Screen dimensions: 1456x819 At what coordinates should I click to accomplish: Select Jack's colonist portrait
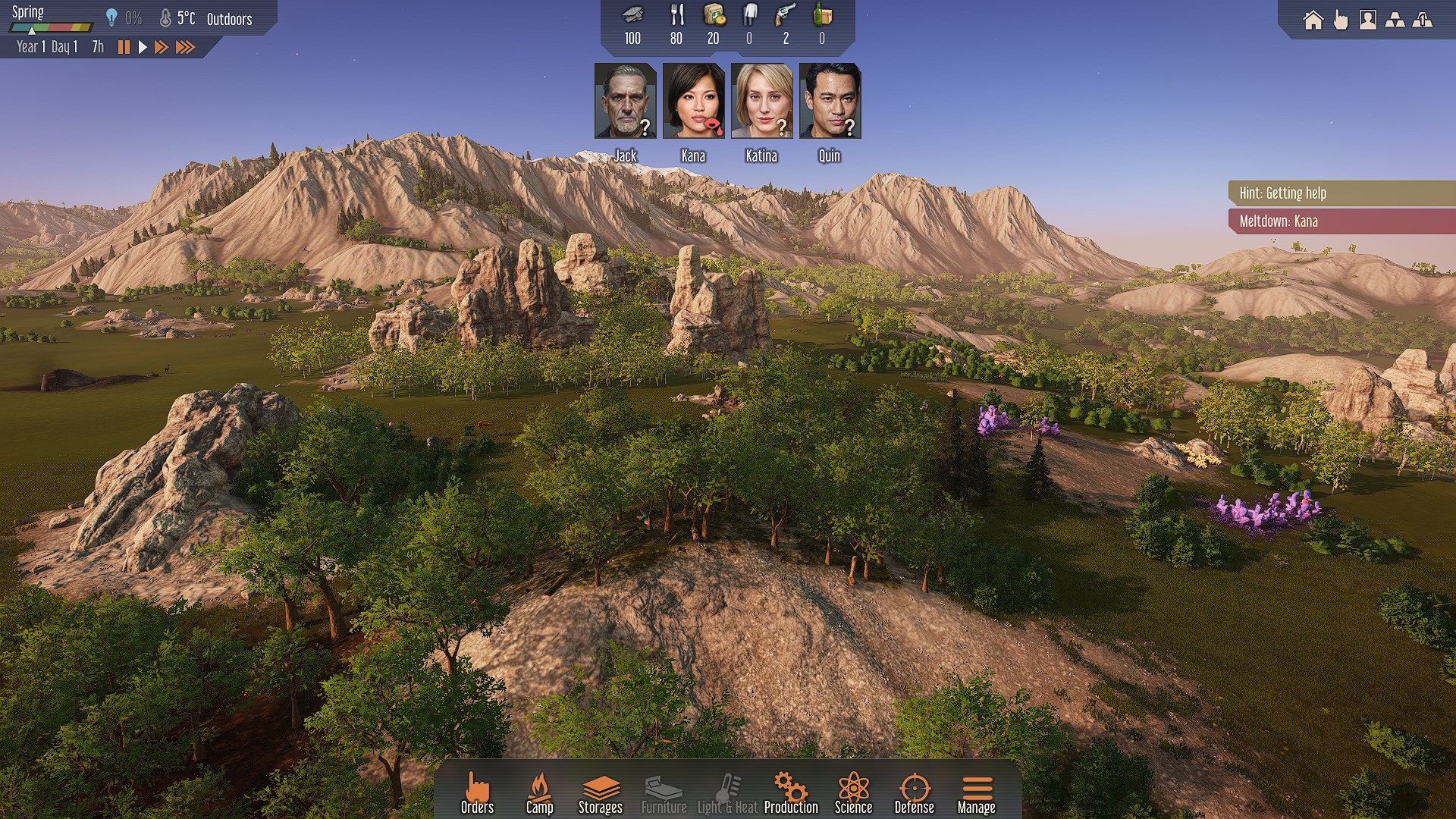tap(625, 101)
